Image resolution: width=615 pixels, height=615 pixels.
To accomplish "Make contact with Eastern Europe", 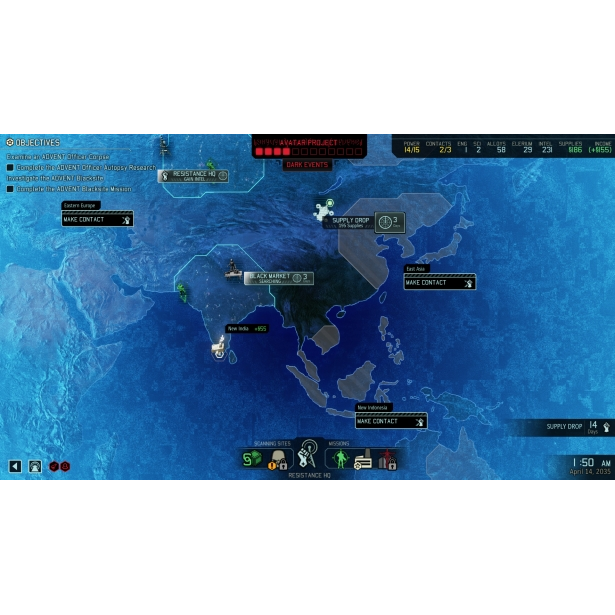I will click(x=97, y=219).
